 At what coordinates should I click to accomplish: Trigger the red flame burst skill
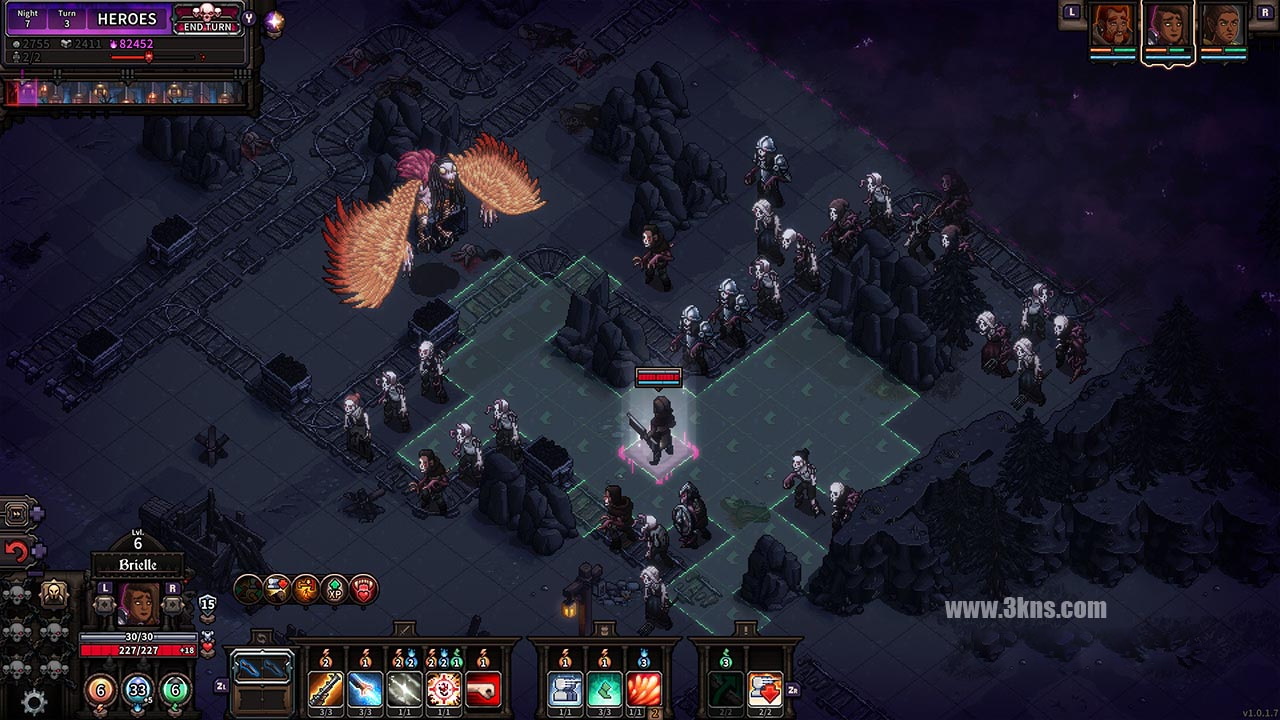(643, 689)
